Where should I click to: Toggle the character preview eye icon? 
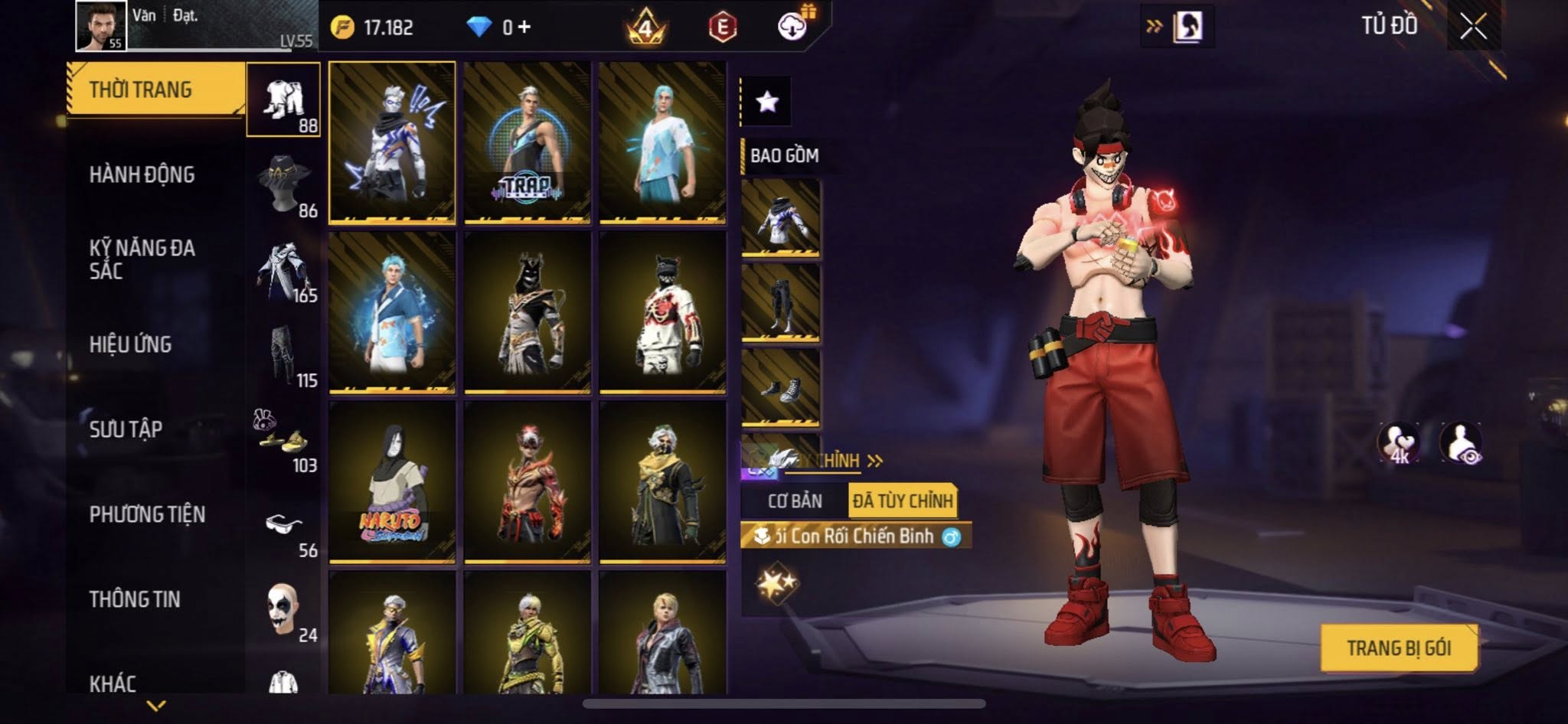coord(1461,443)
